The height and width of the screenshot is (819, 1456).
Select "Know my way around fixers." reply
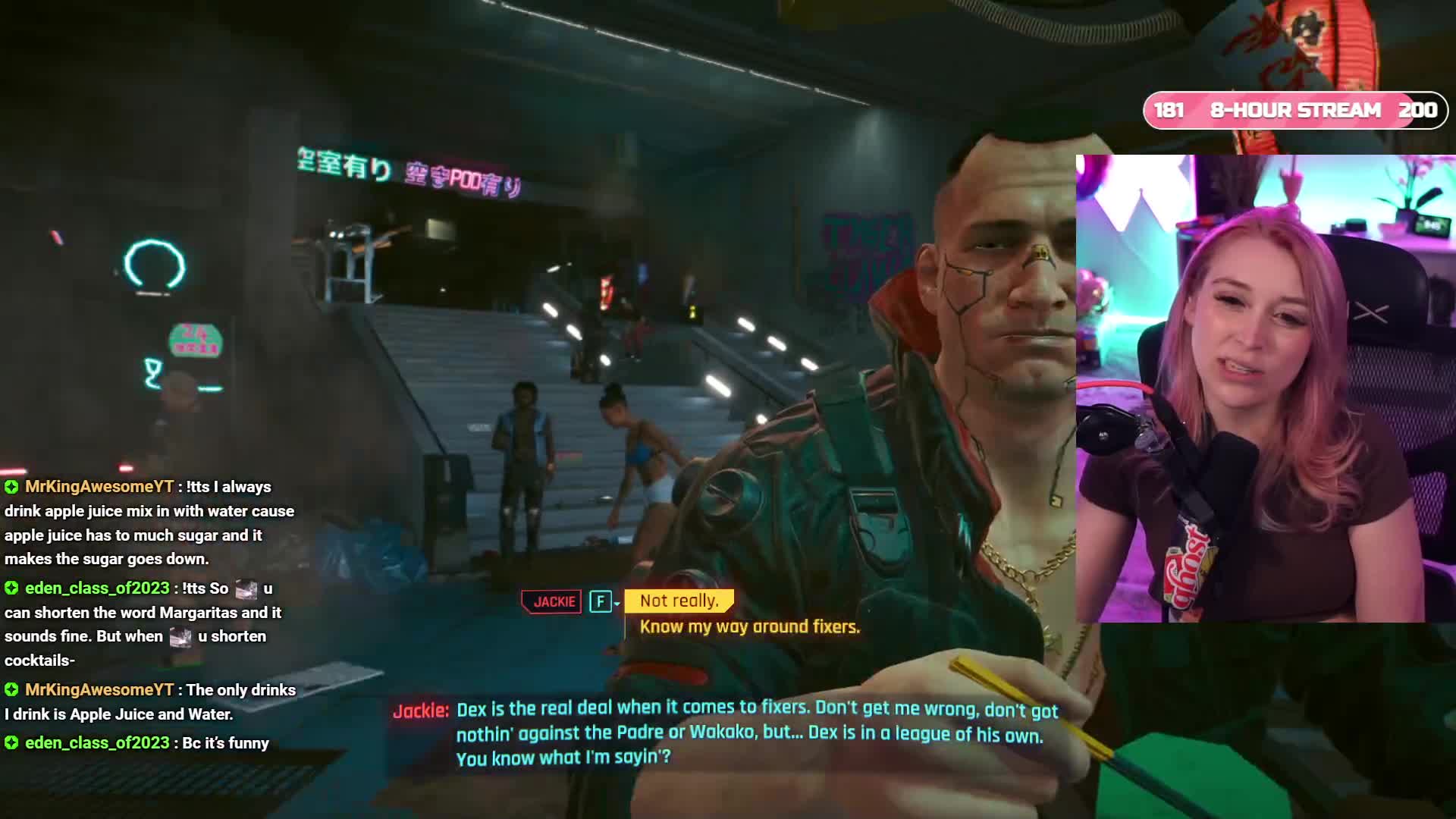(x=749, y=627)
